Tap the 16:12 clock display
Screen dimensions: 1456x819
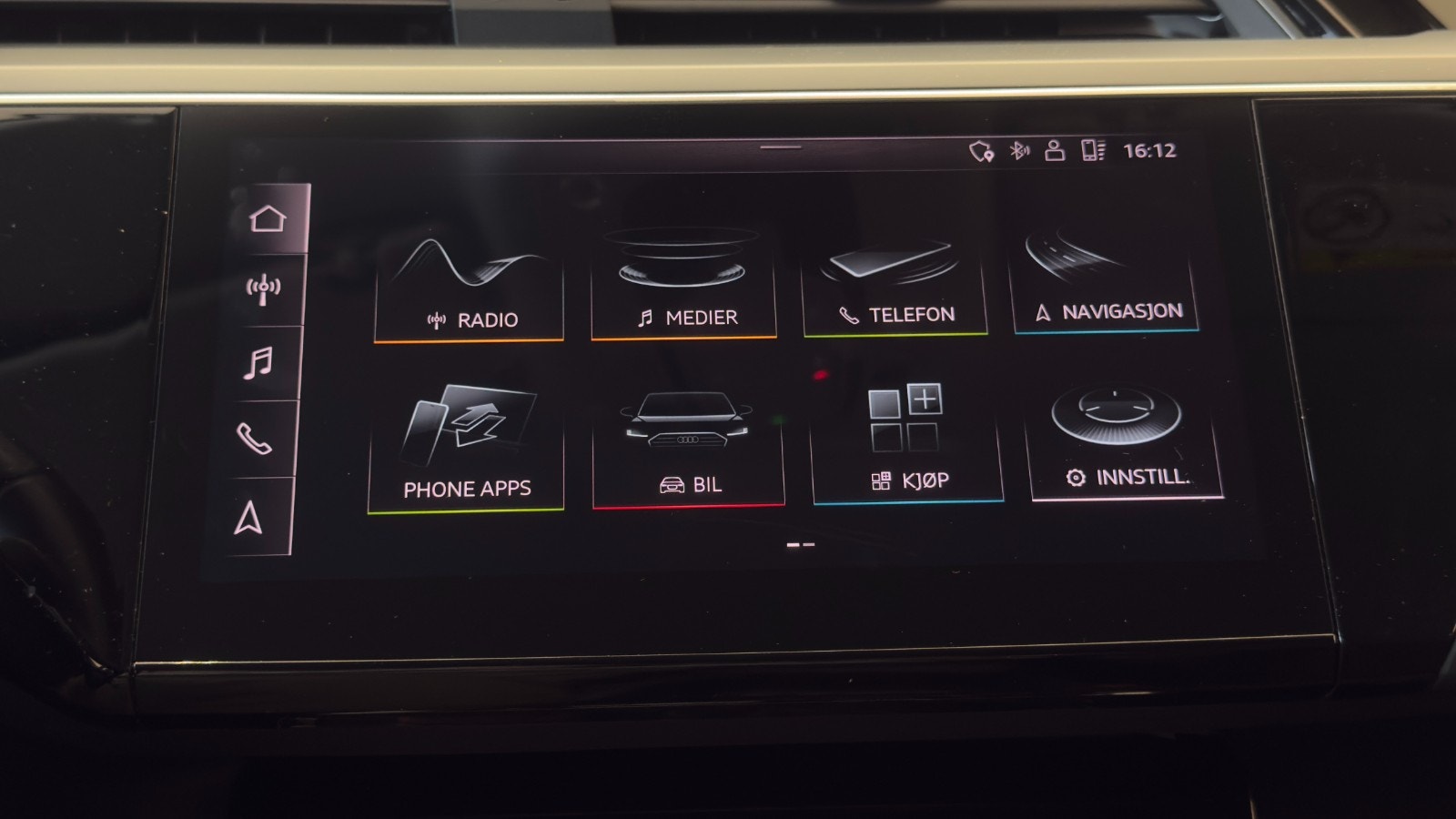click(x=1148, y=150)
